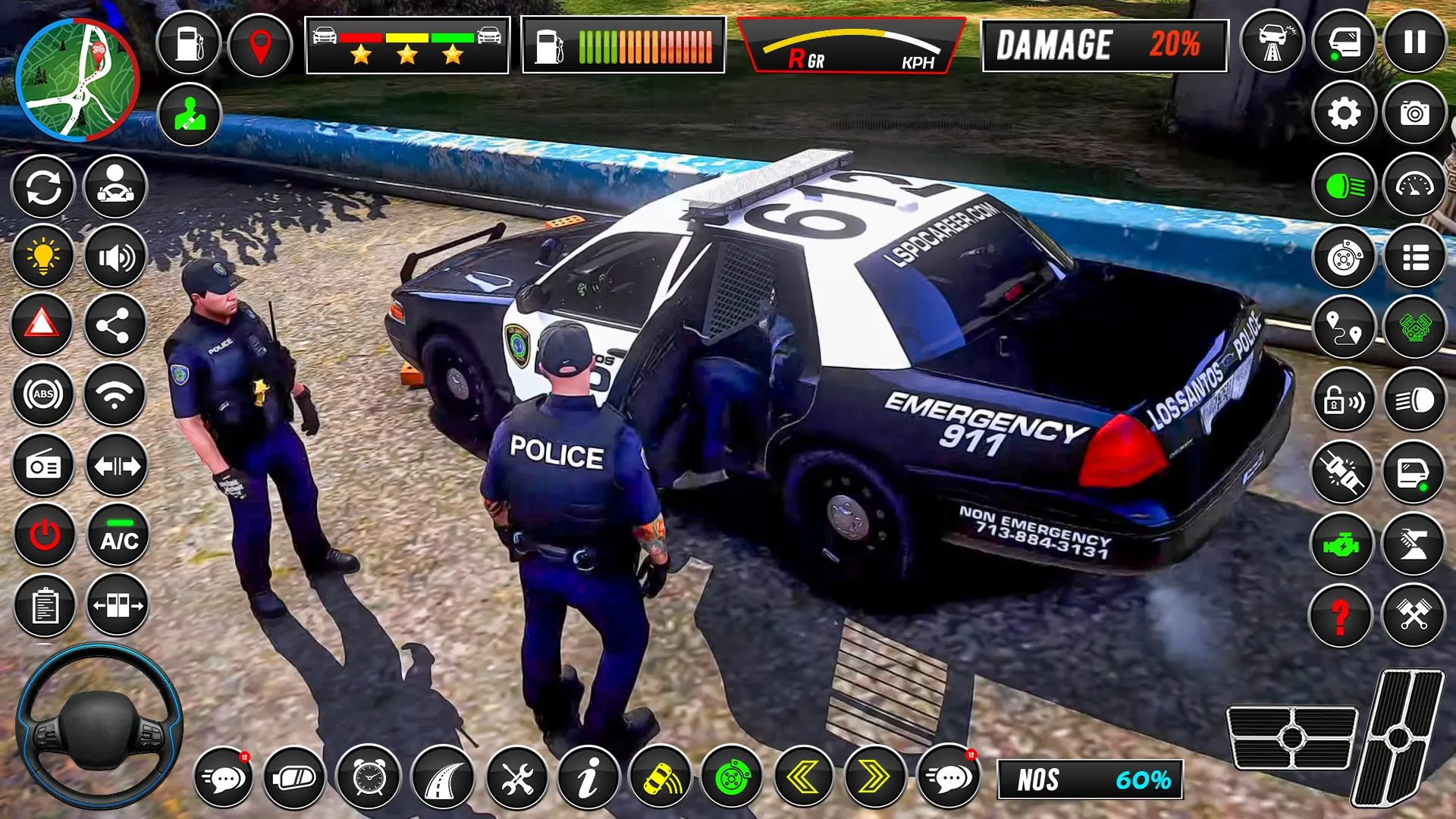
Task: Open the circular minimap
Action: coord(77,80)
